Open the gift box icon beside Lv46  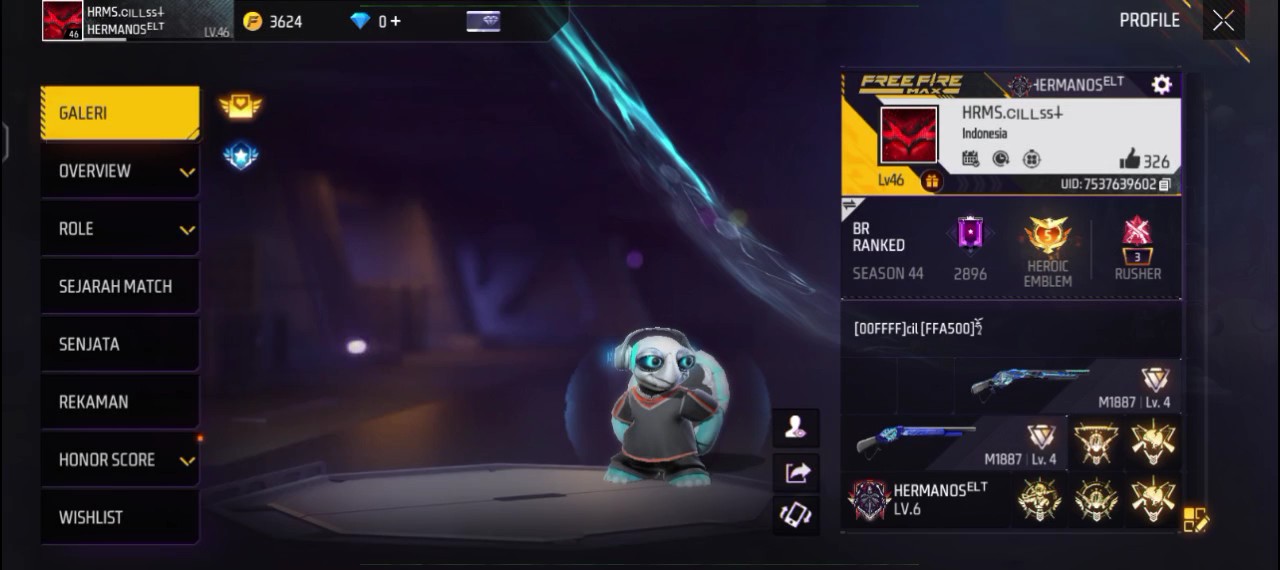click(x=932, y=181)
